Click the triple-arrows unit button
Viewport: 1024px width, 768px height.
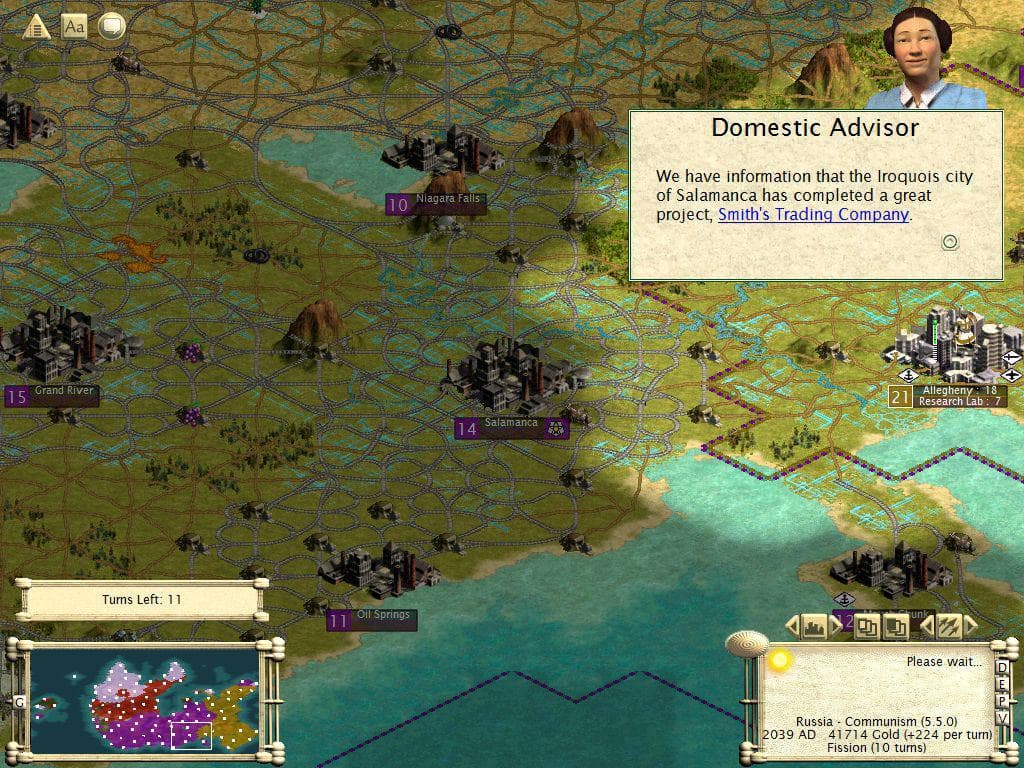click(x=947, y=627)
